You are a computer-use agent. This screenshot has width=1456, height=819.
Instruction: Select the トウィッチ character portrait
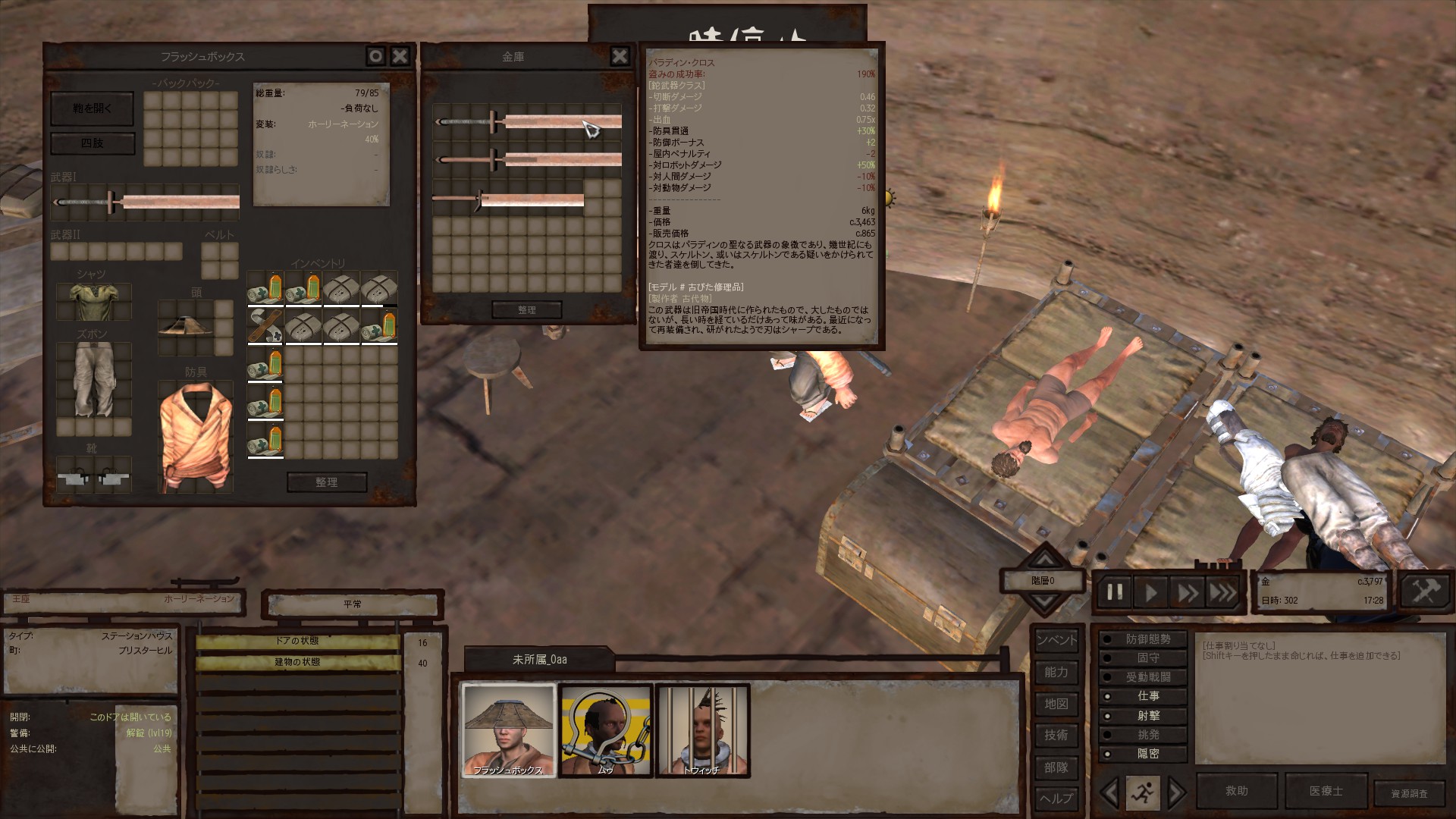coord(702,730)
